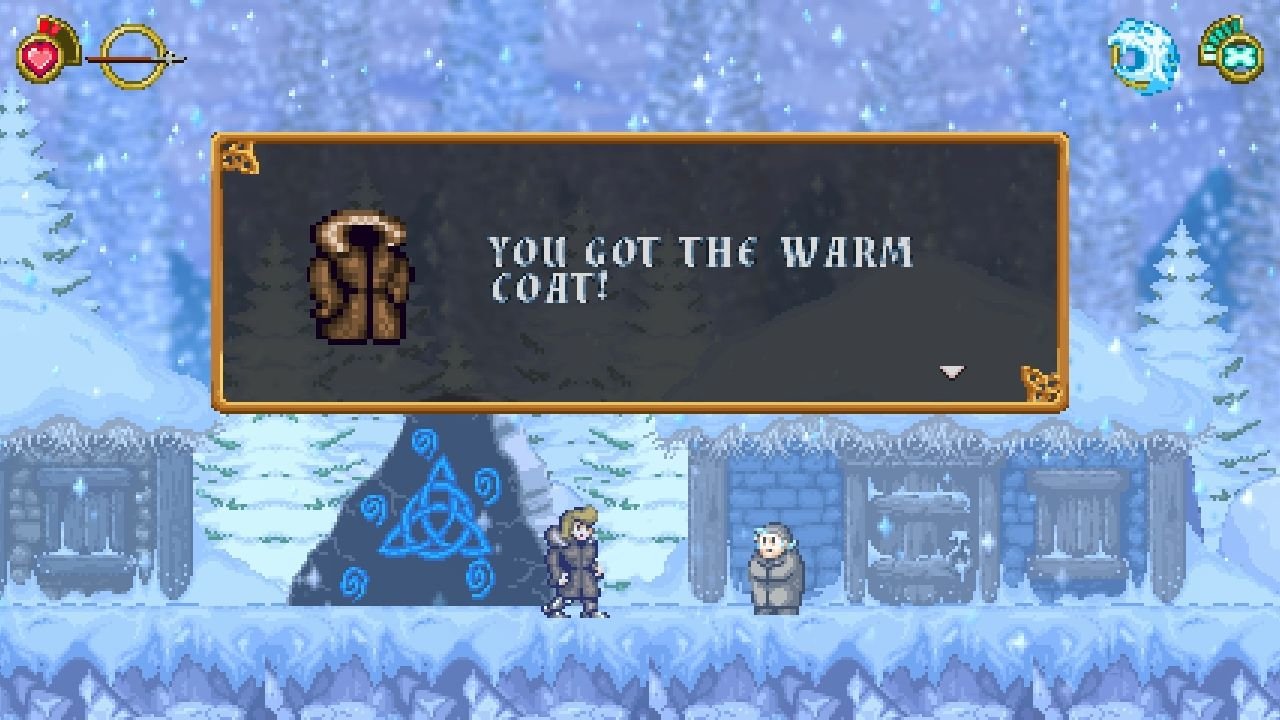Collapse the message window via its arrow

click(952, 370)
